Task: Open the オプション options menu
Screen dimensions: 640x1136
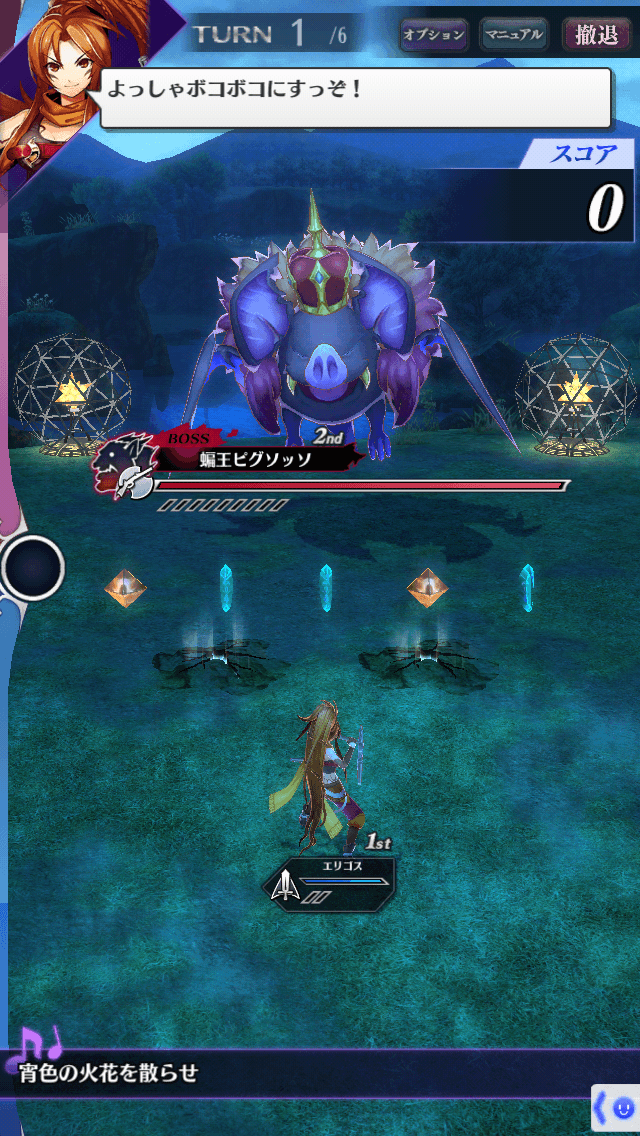Action: click(x=434, y=35)
